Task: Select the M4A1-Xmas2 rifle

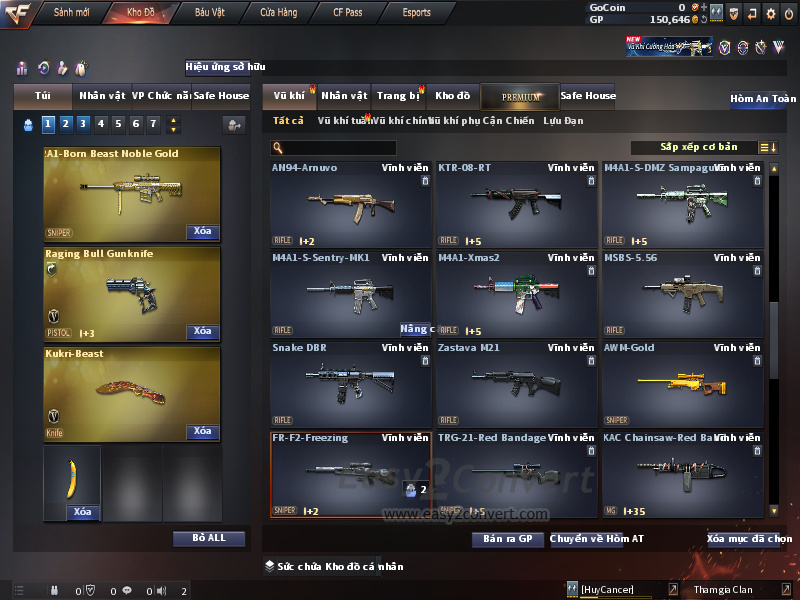Action: coord(516,295)
